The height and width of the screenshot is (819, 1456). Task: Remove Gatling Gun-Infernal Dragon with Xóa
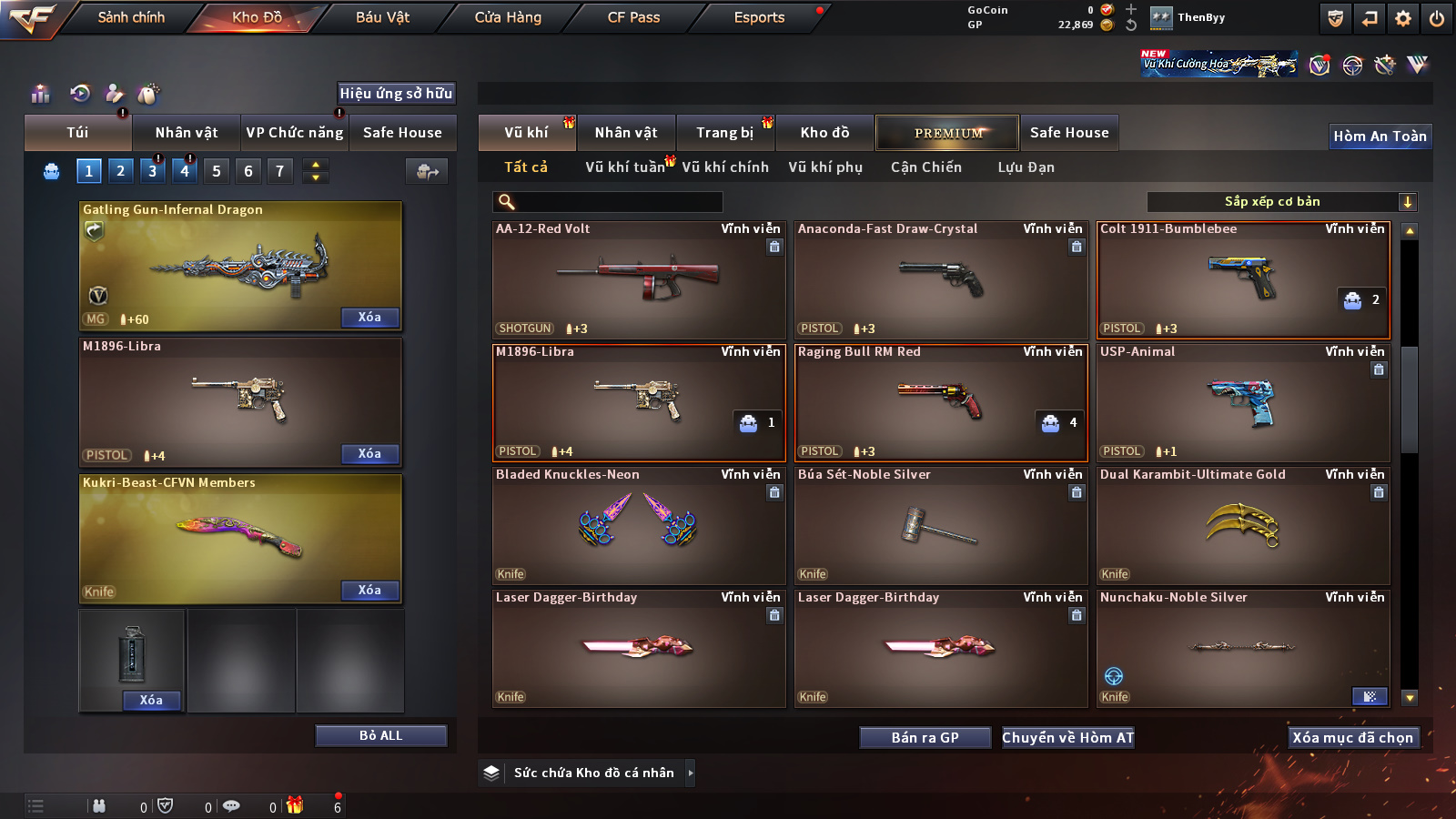point(369,318)
